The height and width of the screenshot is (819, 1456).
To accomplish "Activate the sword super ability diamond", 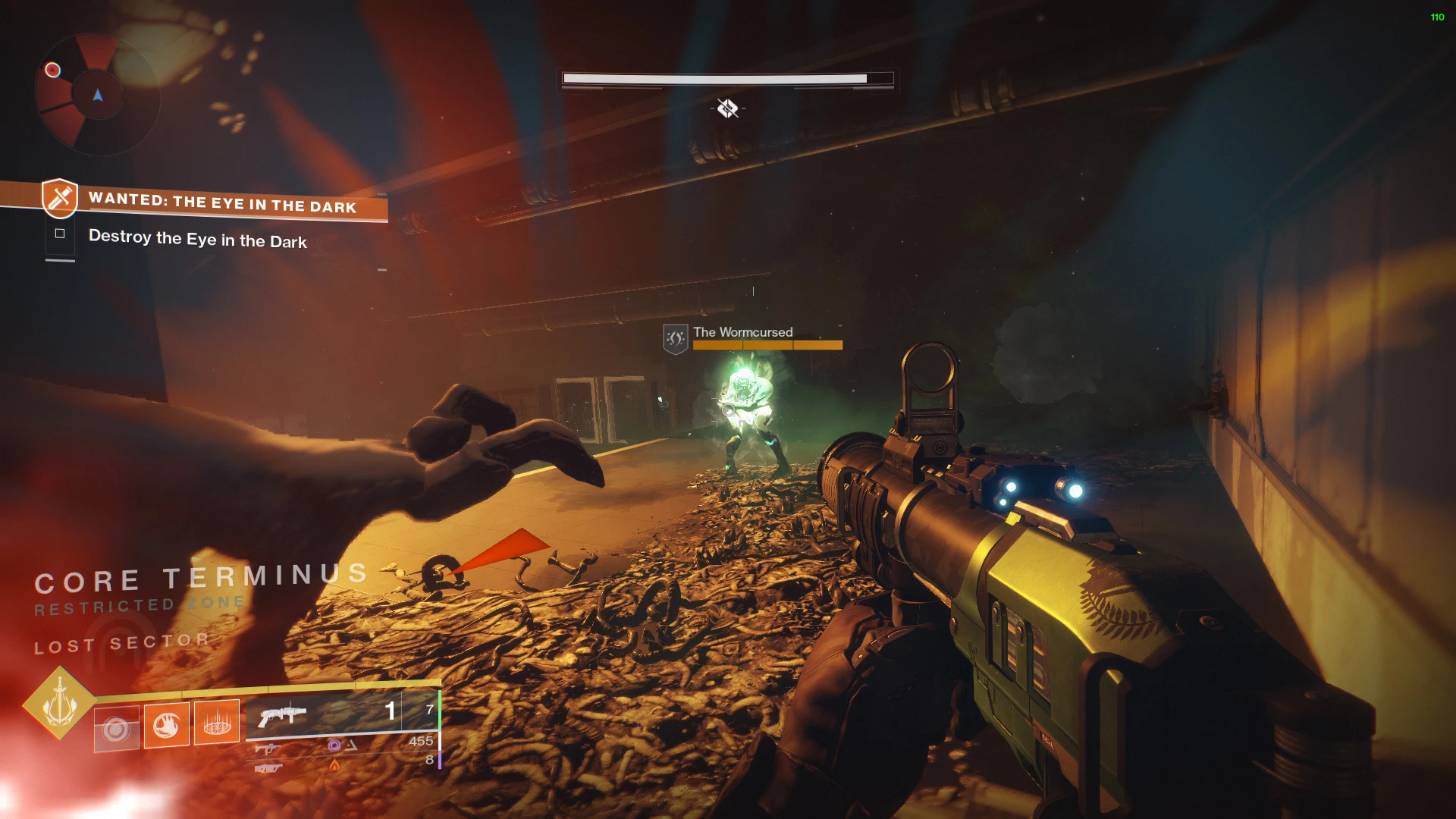I will click(x=59, y=703).
